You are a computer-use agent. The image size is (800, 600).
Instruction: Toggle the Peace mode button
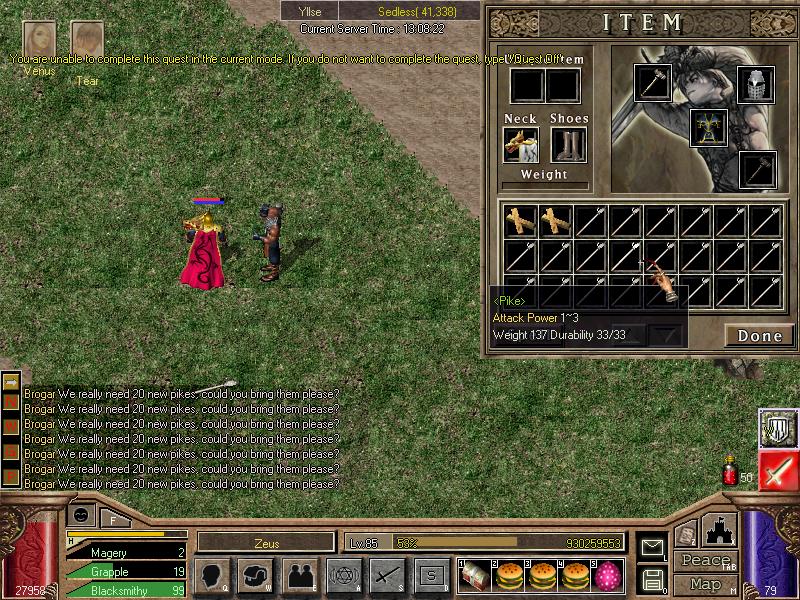click(705, 561)
